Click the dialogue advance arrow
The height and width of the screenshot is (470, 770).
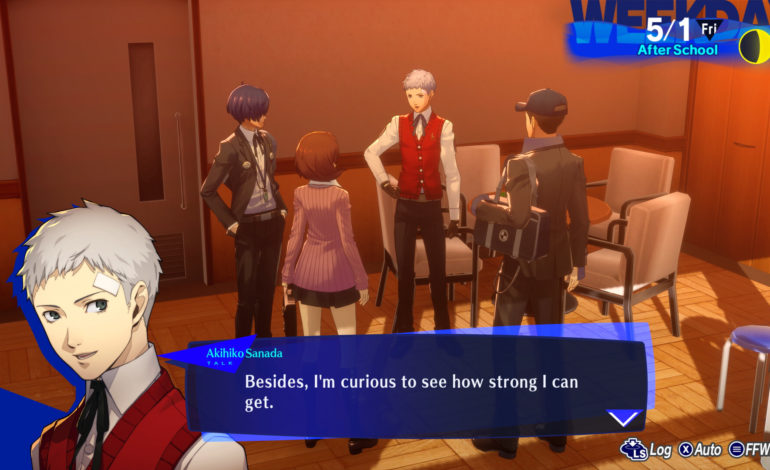point(624,418)
